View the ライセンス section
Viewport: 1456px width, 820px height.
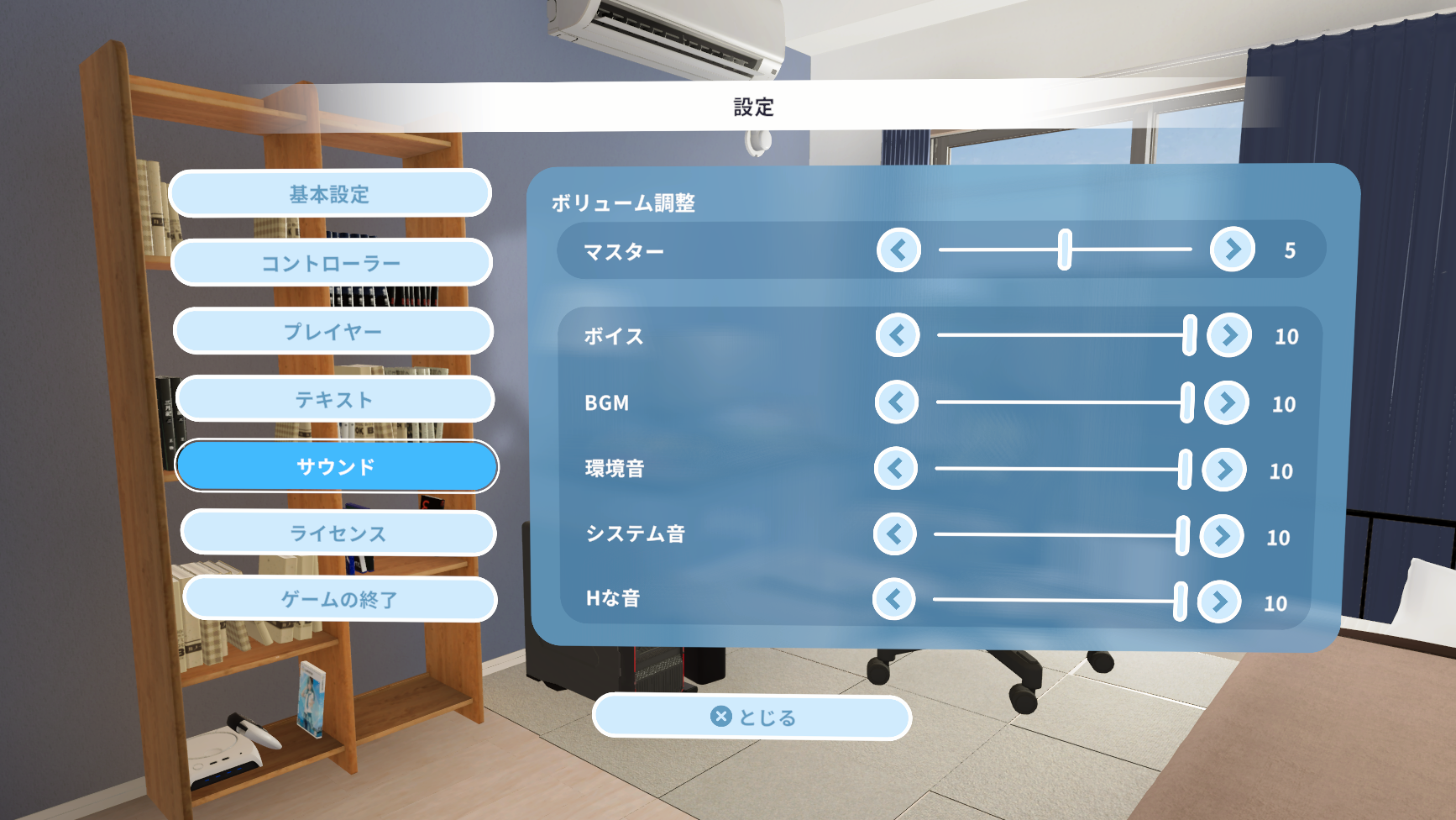point(338,531)
